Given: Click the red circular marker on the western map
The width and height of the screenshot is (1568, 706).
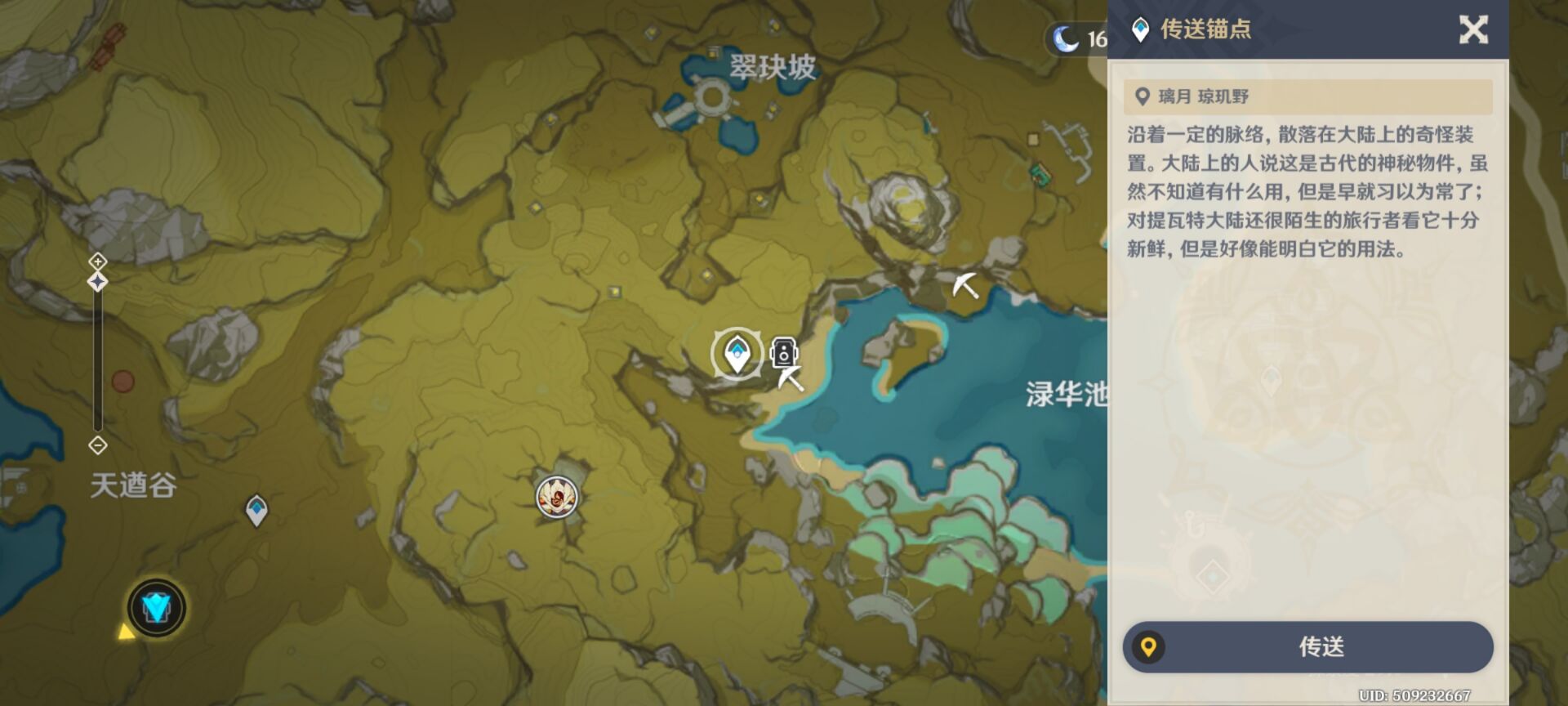Looking at the screenshot, I should 124,381.
